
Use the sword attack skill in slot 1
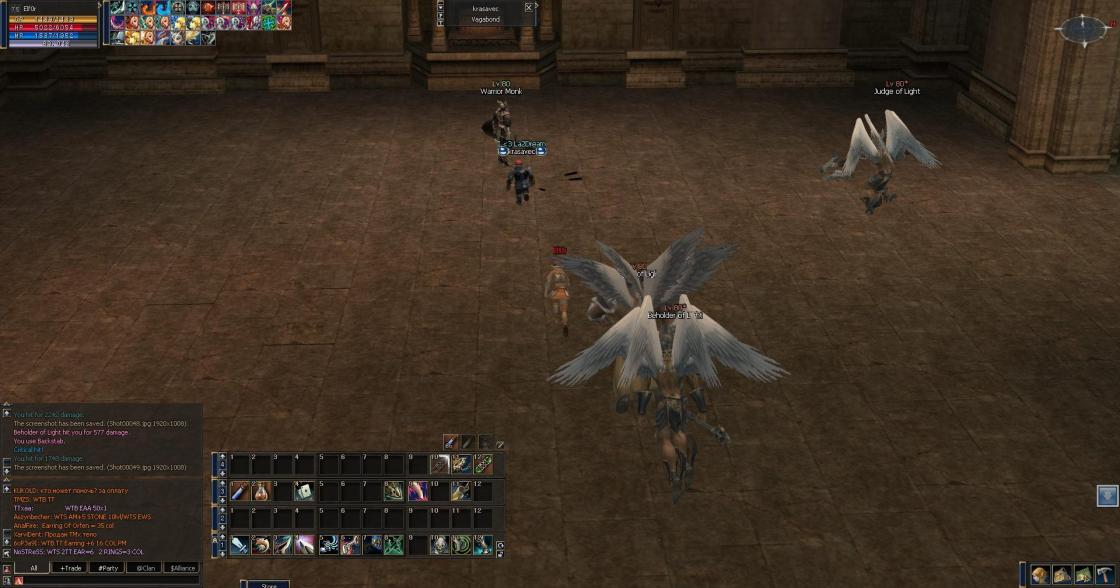coord(240,545)
